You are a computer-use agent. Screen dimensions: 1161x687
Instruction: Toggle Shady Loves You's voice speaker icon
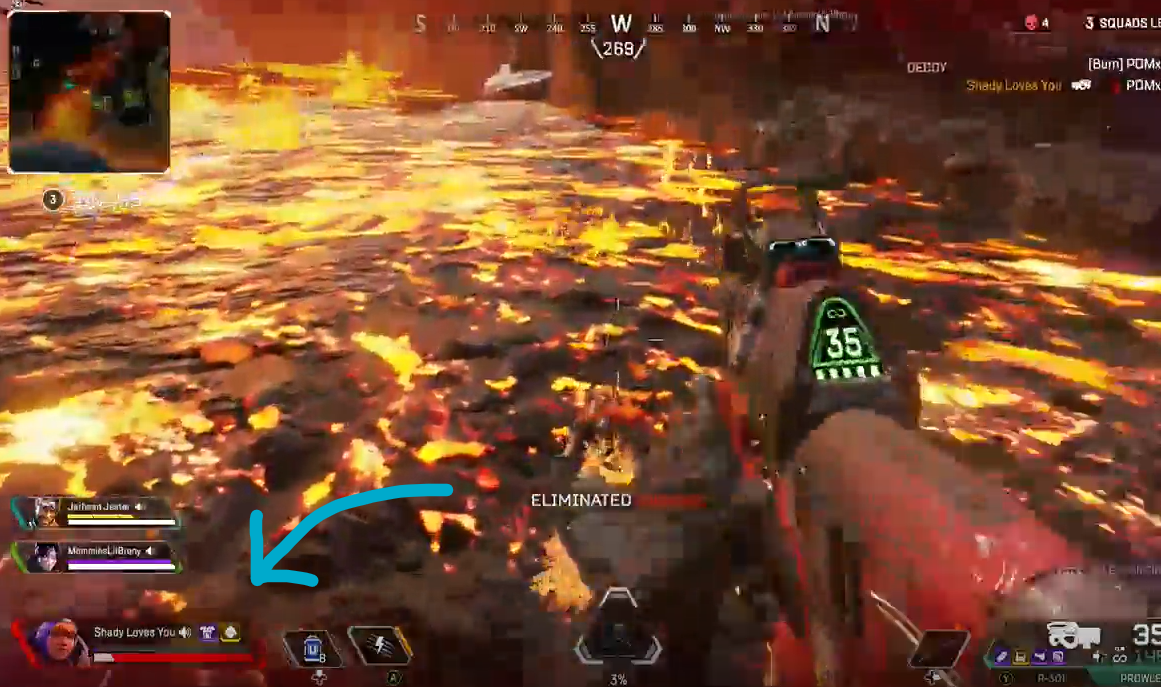[x=185, y=632]
